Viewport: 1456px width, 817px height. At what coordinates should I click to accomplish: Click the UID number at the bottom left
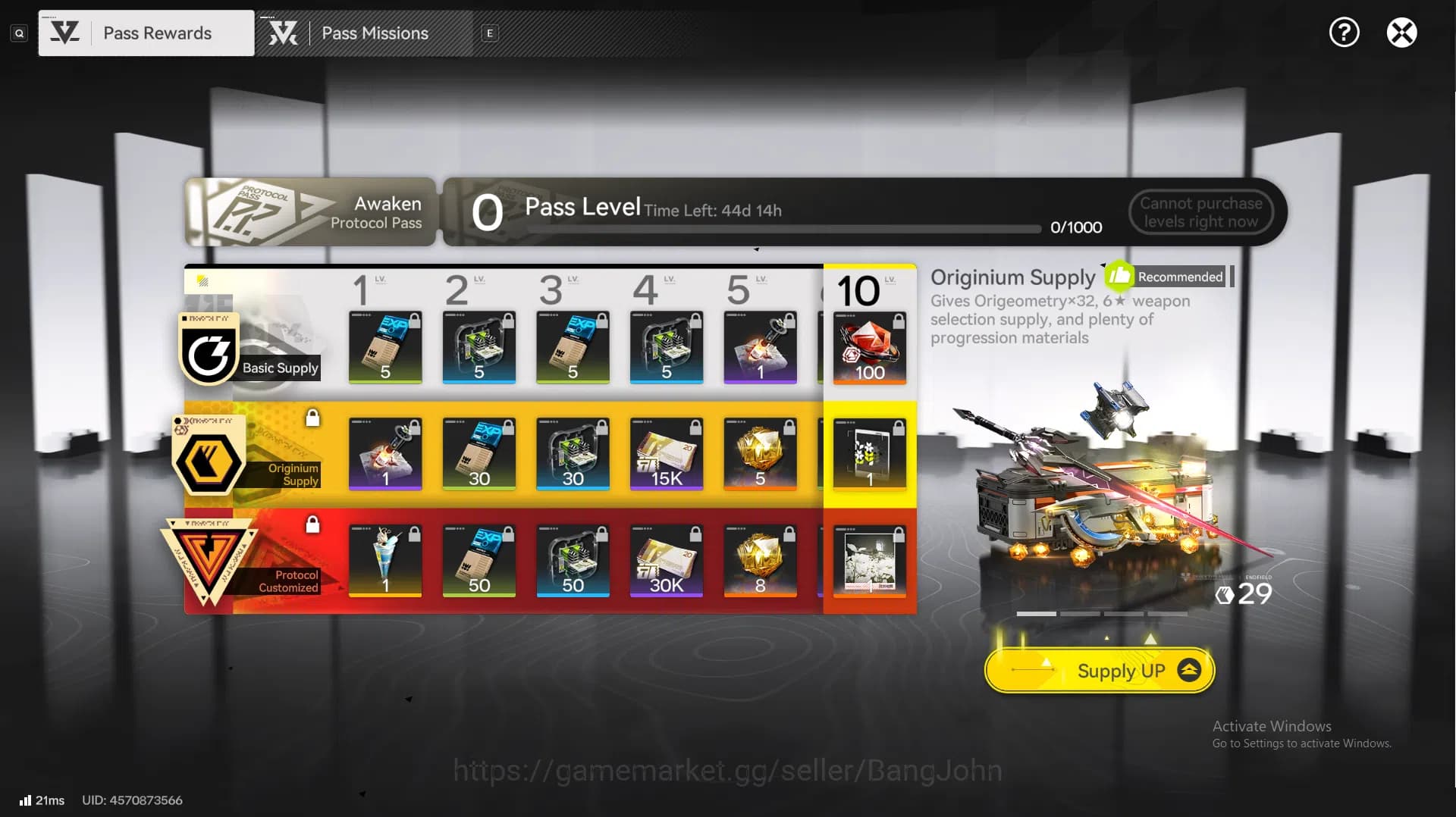(x=133, y=800)
